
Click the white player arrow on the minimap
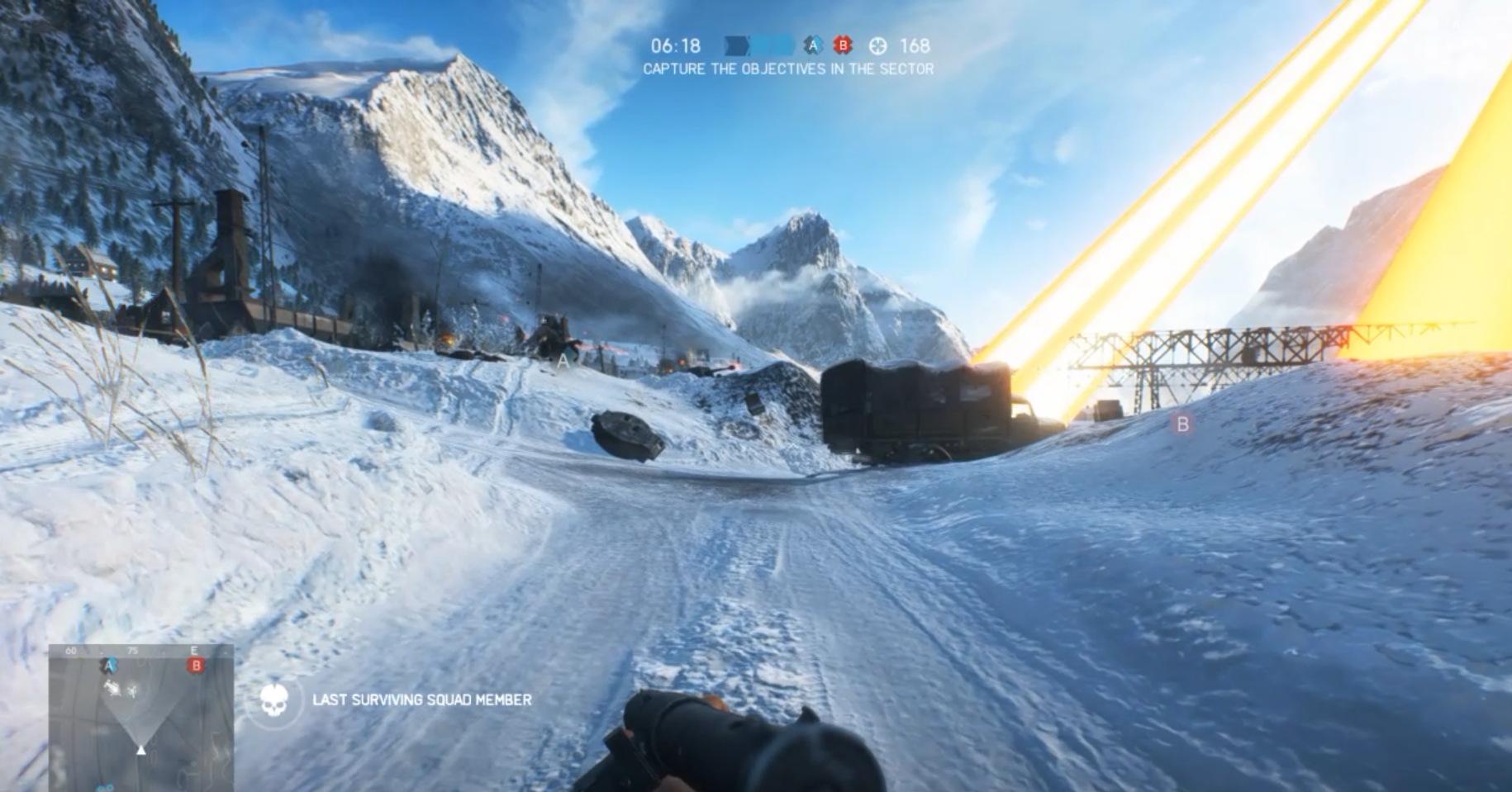tap(141, 750)
